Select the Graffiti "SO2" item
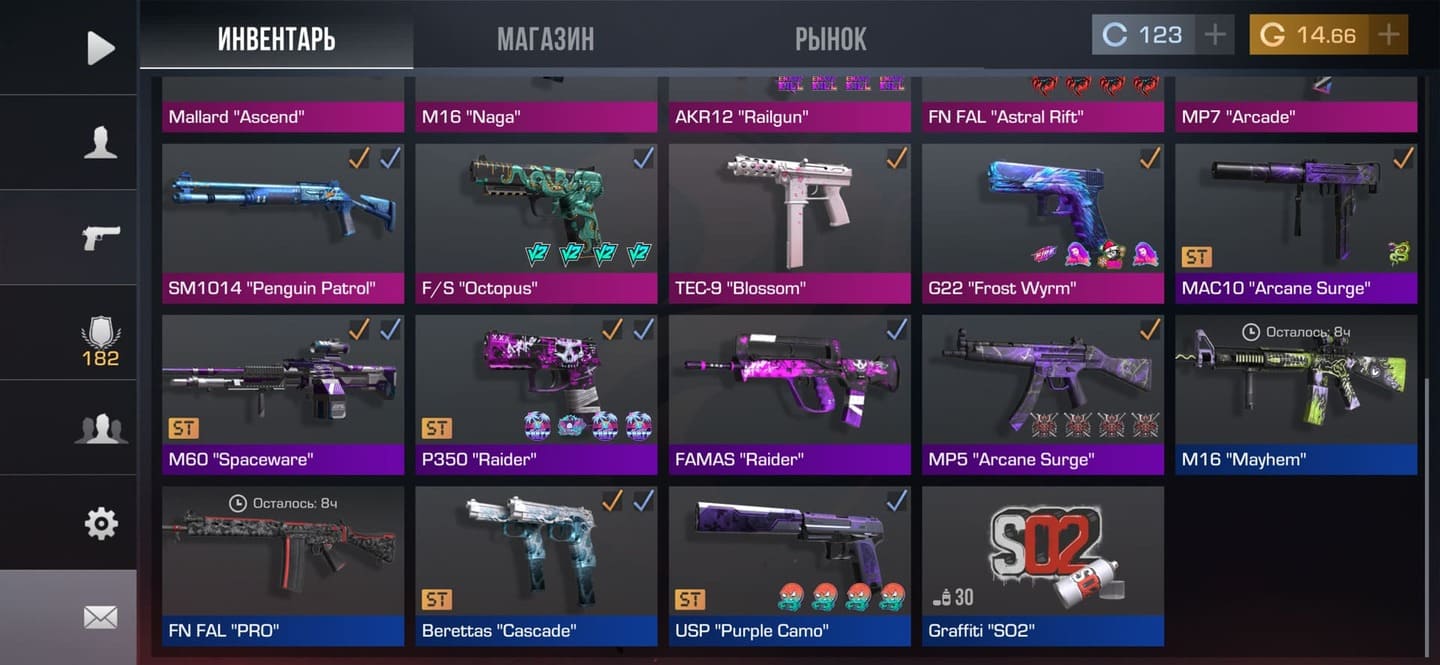 click(1042, 565)
